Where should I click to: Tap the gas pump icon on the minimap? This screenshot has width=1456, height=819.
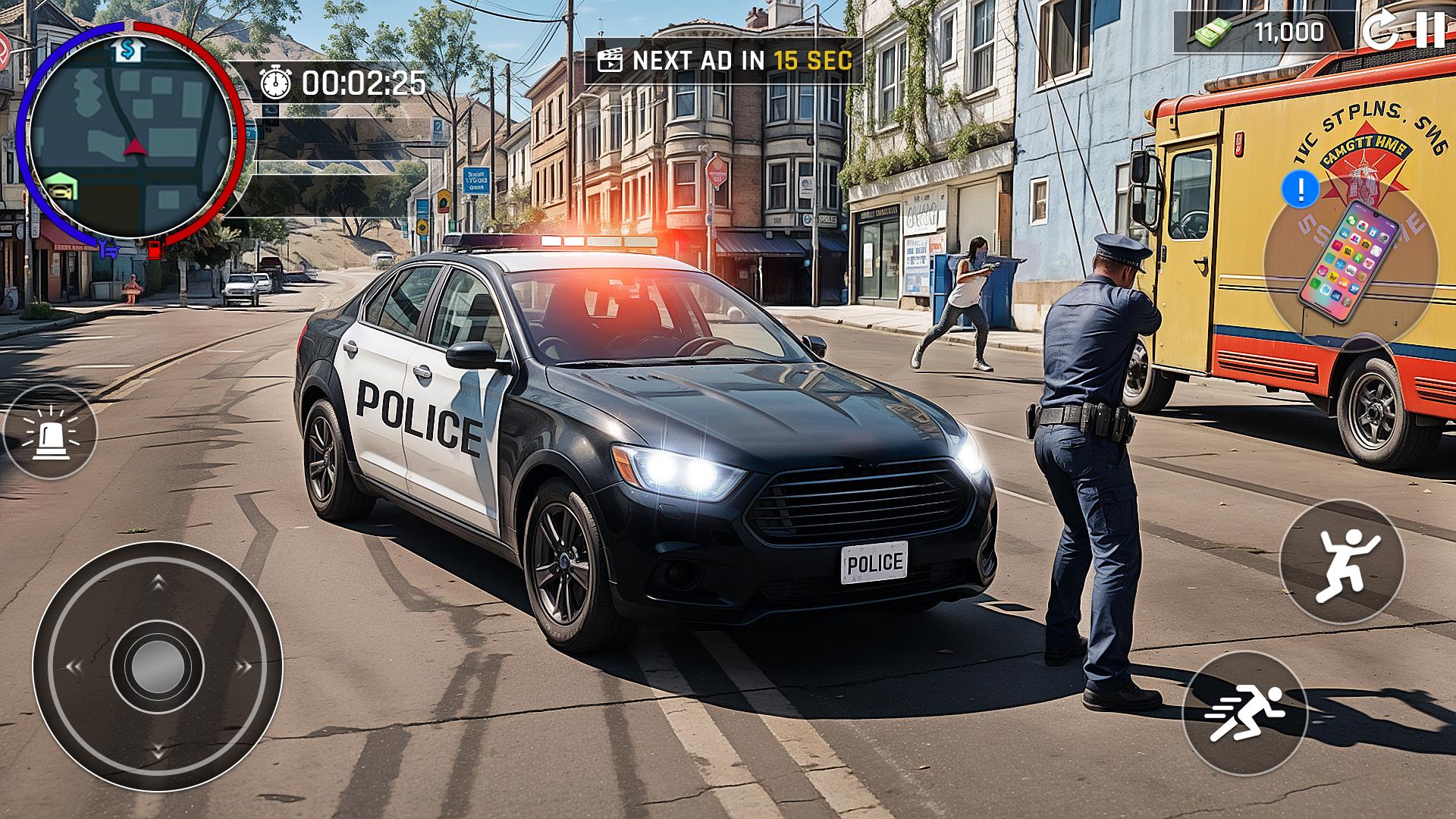156,250
